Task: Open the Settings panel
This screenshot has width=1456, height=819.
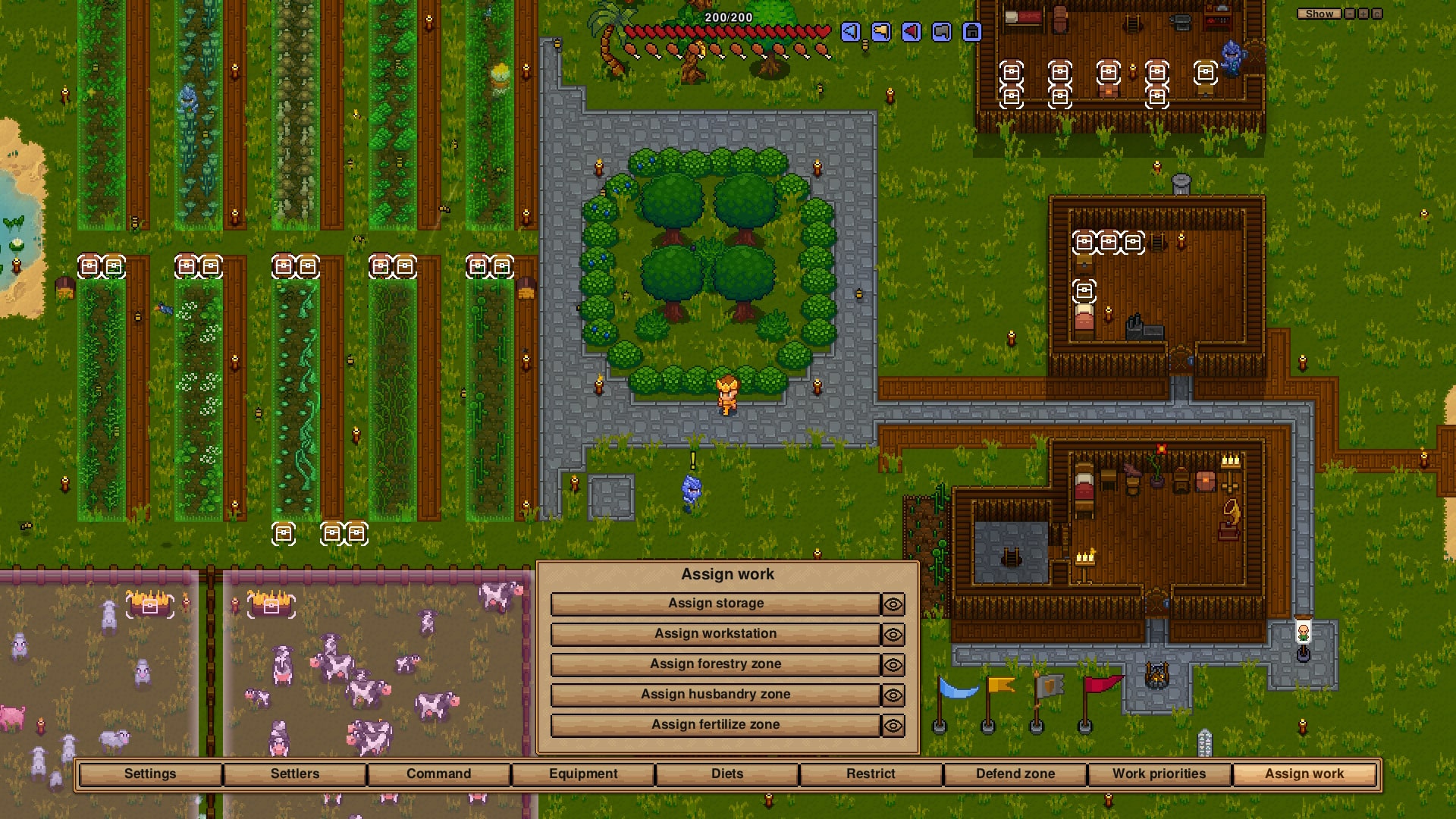Action: [150, 773]
